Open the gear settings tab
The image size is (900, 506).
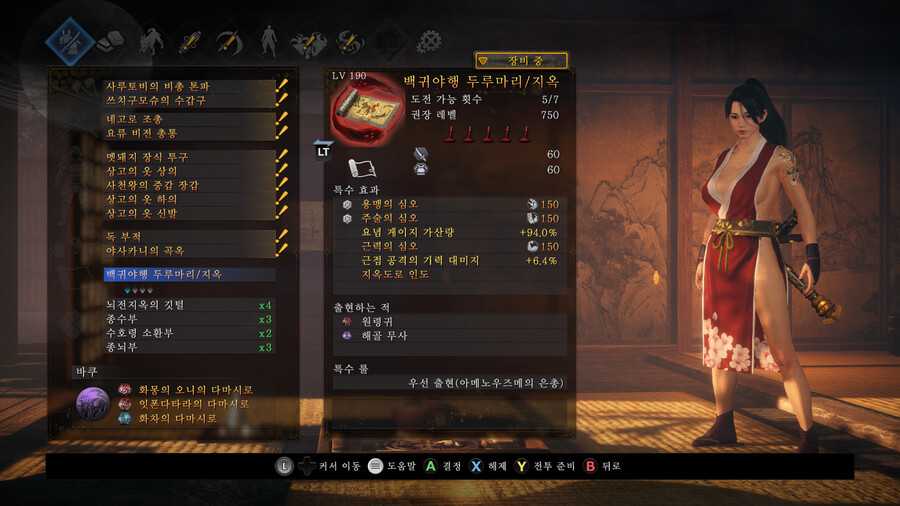429,41
